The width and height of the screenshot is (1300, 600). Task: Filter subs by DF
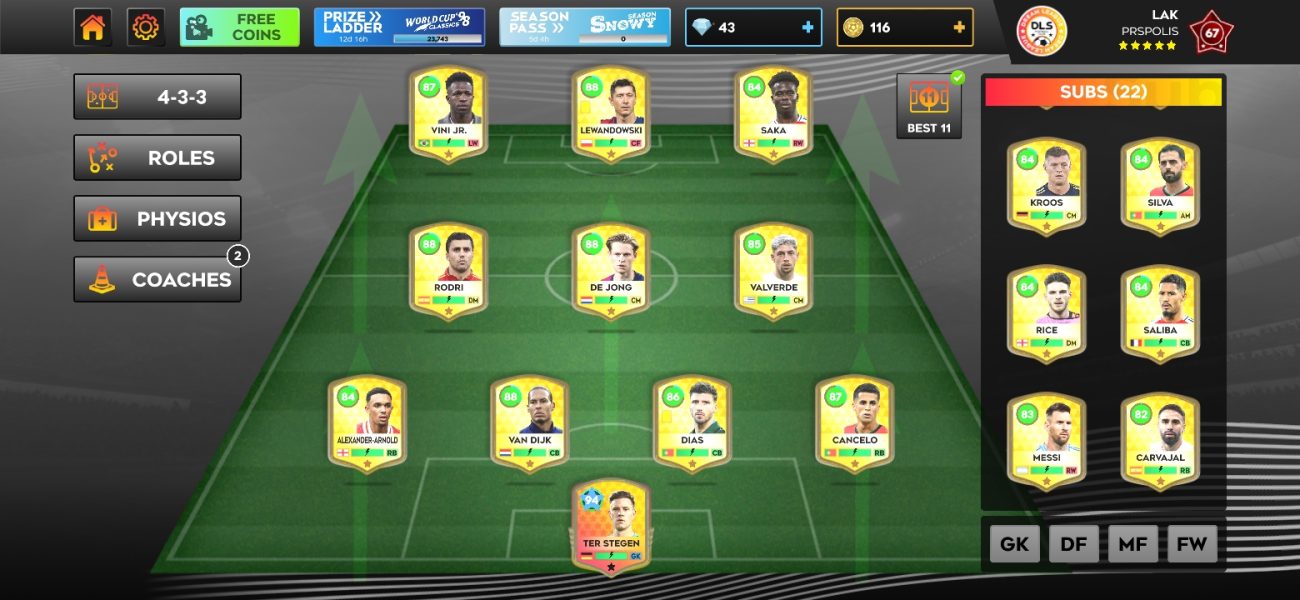[1074, 544]
